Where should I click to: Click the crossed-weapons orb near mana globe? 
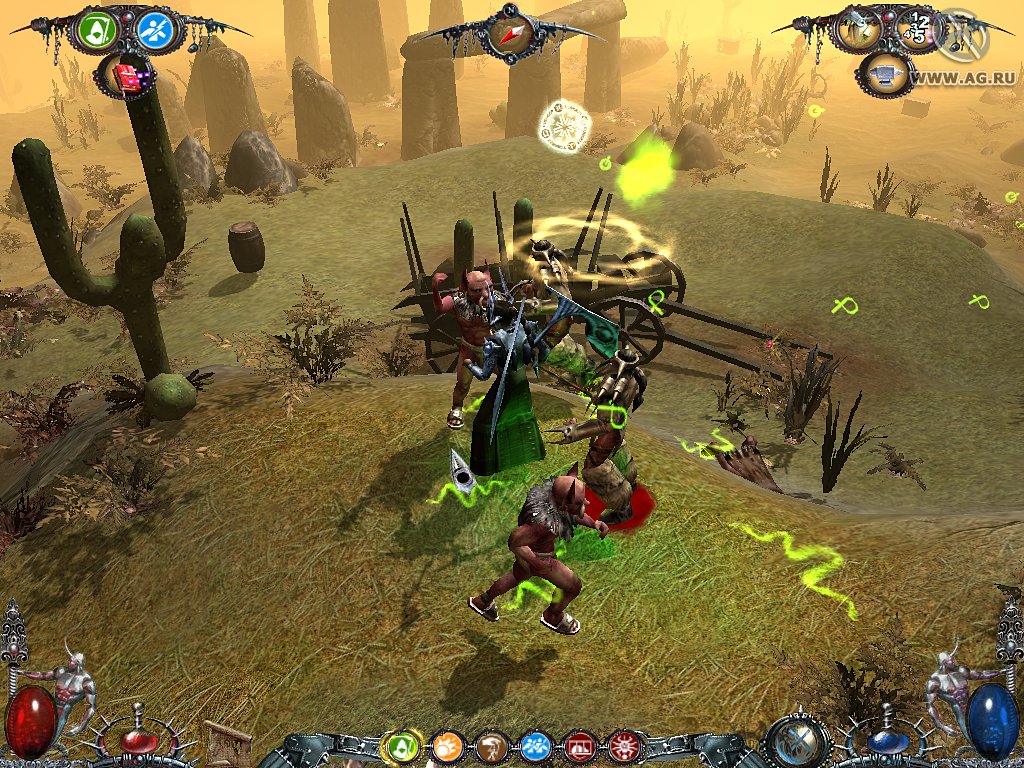point(797,742)
